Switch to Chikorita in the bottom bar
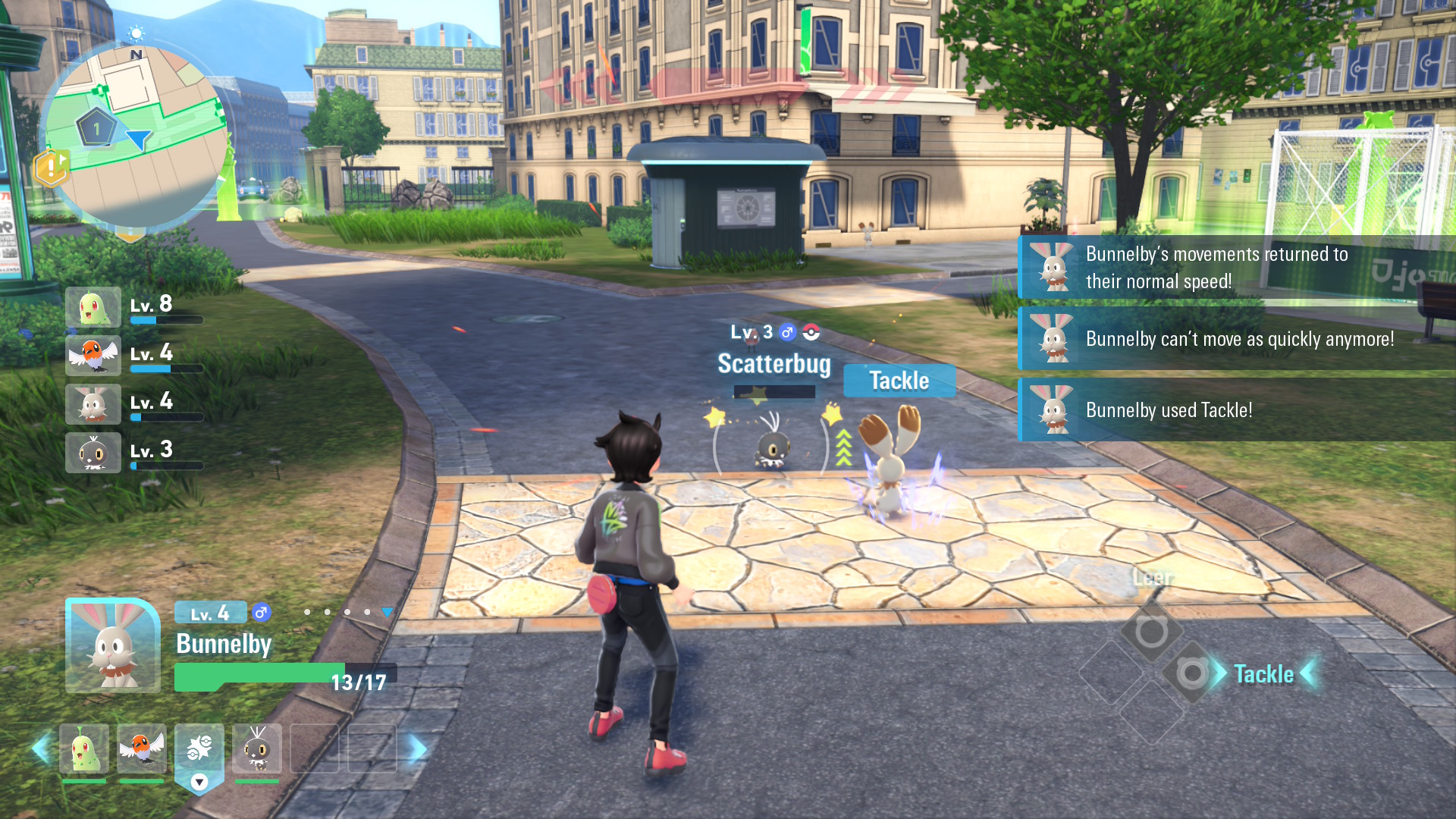Image resolution: width=1456 pixels, height=819 pixels. [x=84, y=748]
